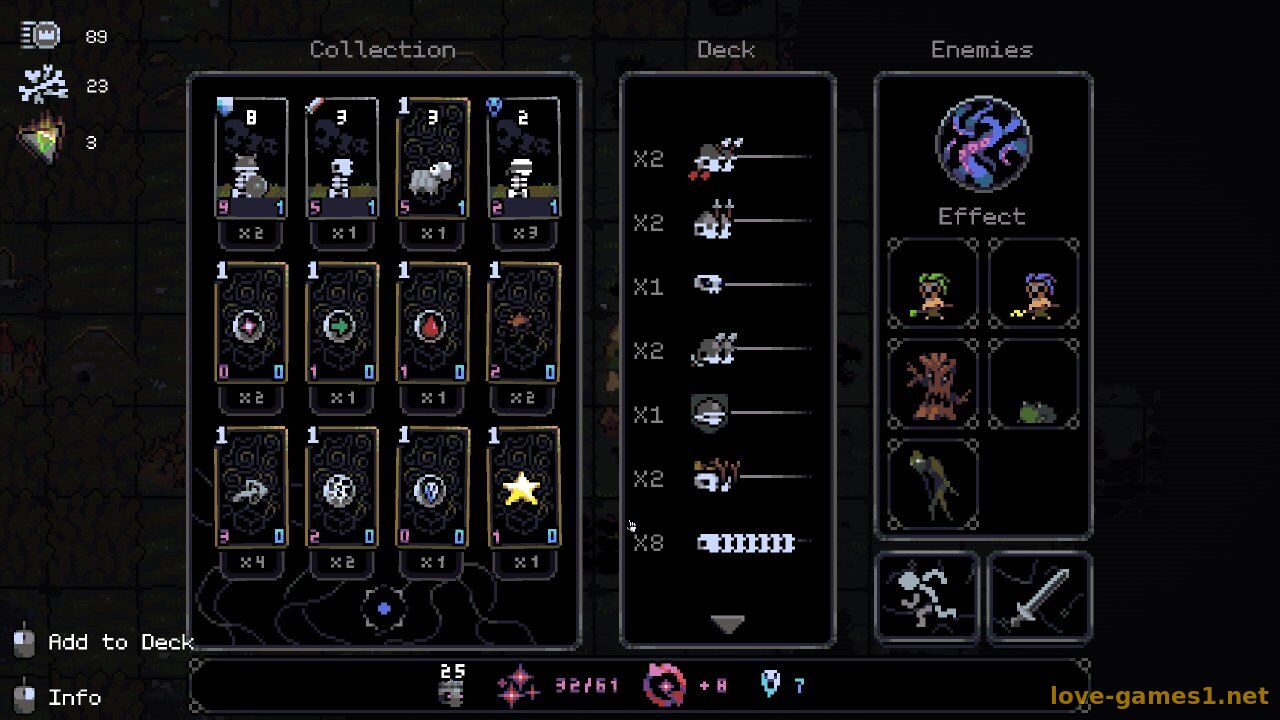Select the blue shield orb card
The width and height of the screenshot is (1280, 720).
click(432, 488)
